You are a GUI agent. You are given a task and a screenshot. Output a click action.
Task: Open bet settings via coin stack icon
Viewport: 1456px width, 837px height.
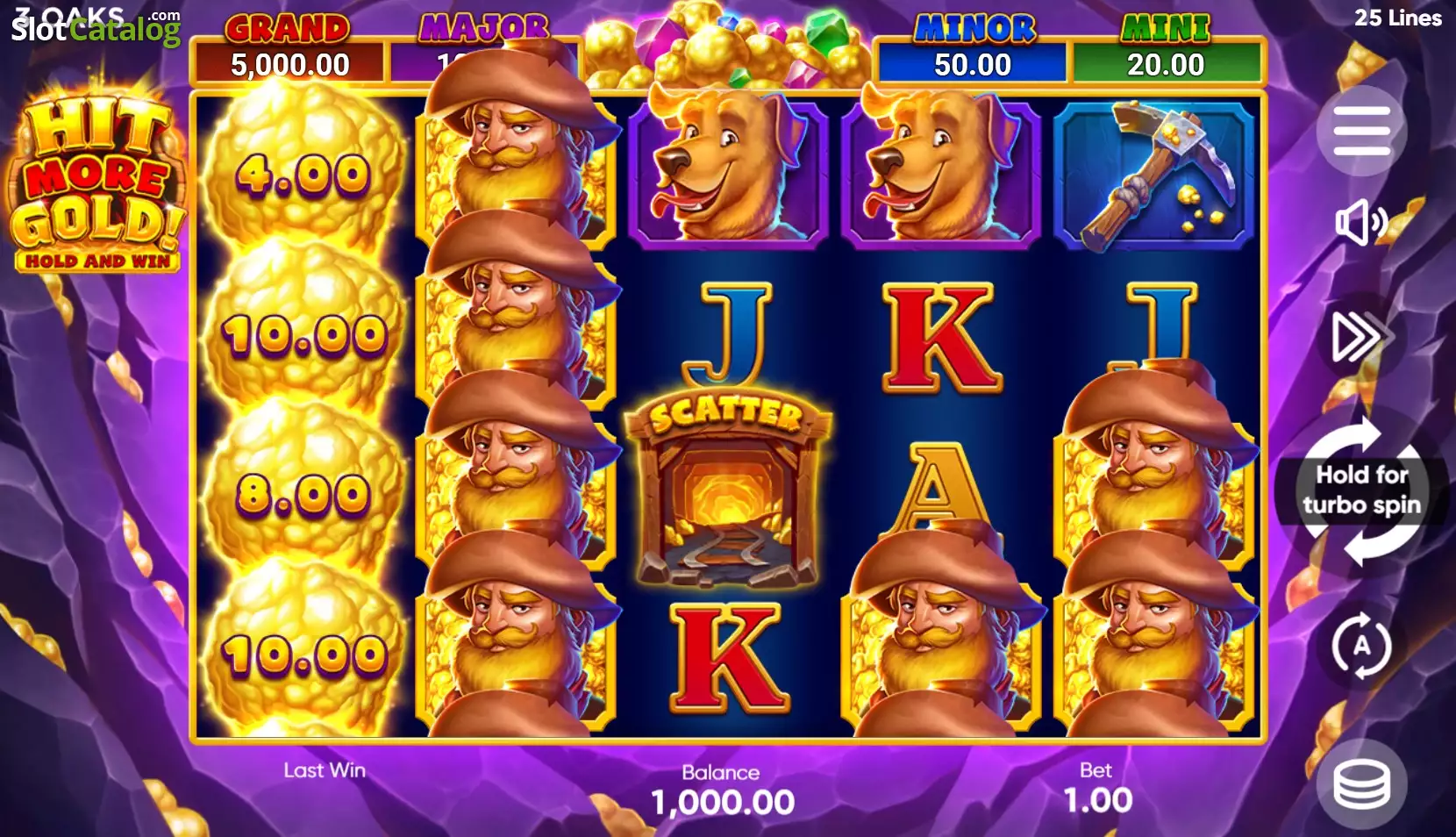1361,783
